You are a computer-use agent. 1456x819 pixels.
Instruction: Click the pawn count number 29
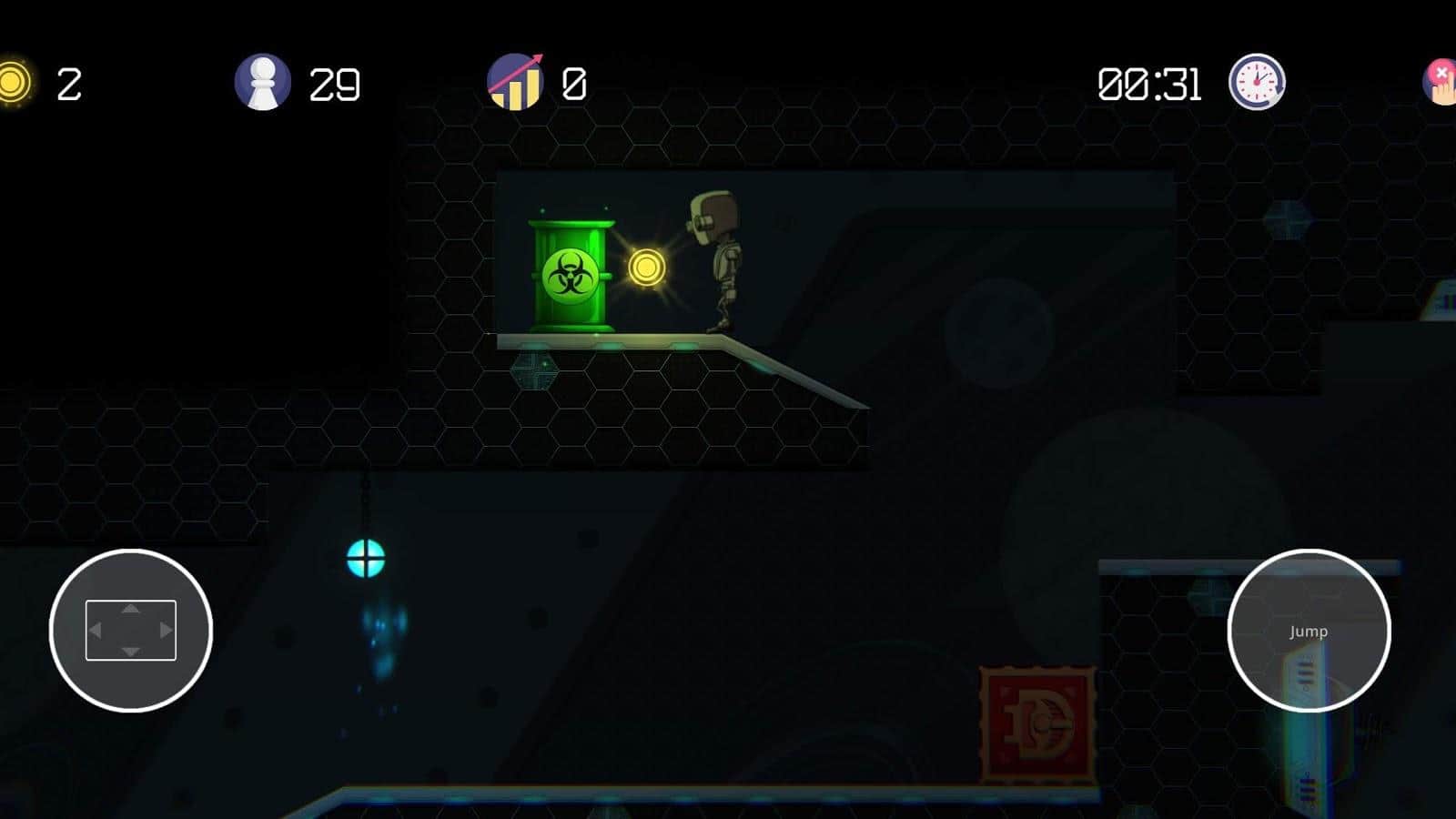(x=335, y=84)
